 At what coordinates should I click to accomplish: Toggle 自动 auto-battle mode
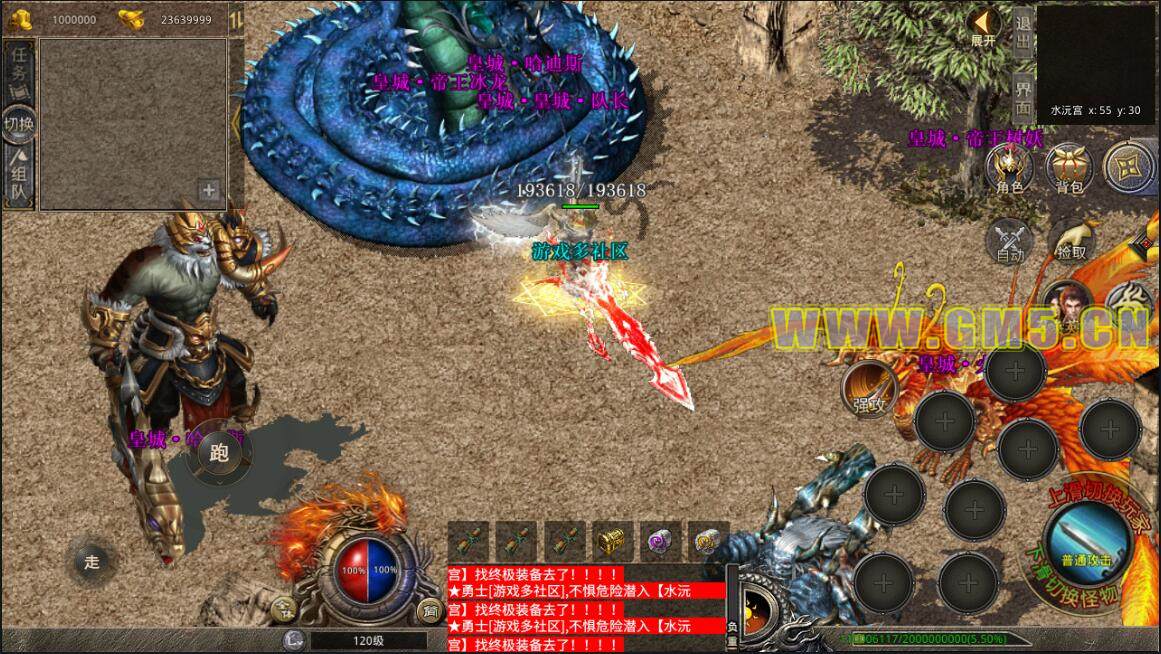click(x=1009, y=241)
